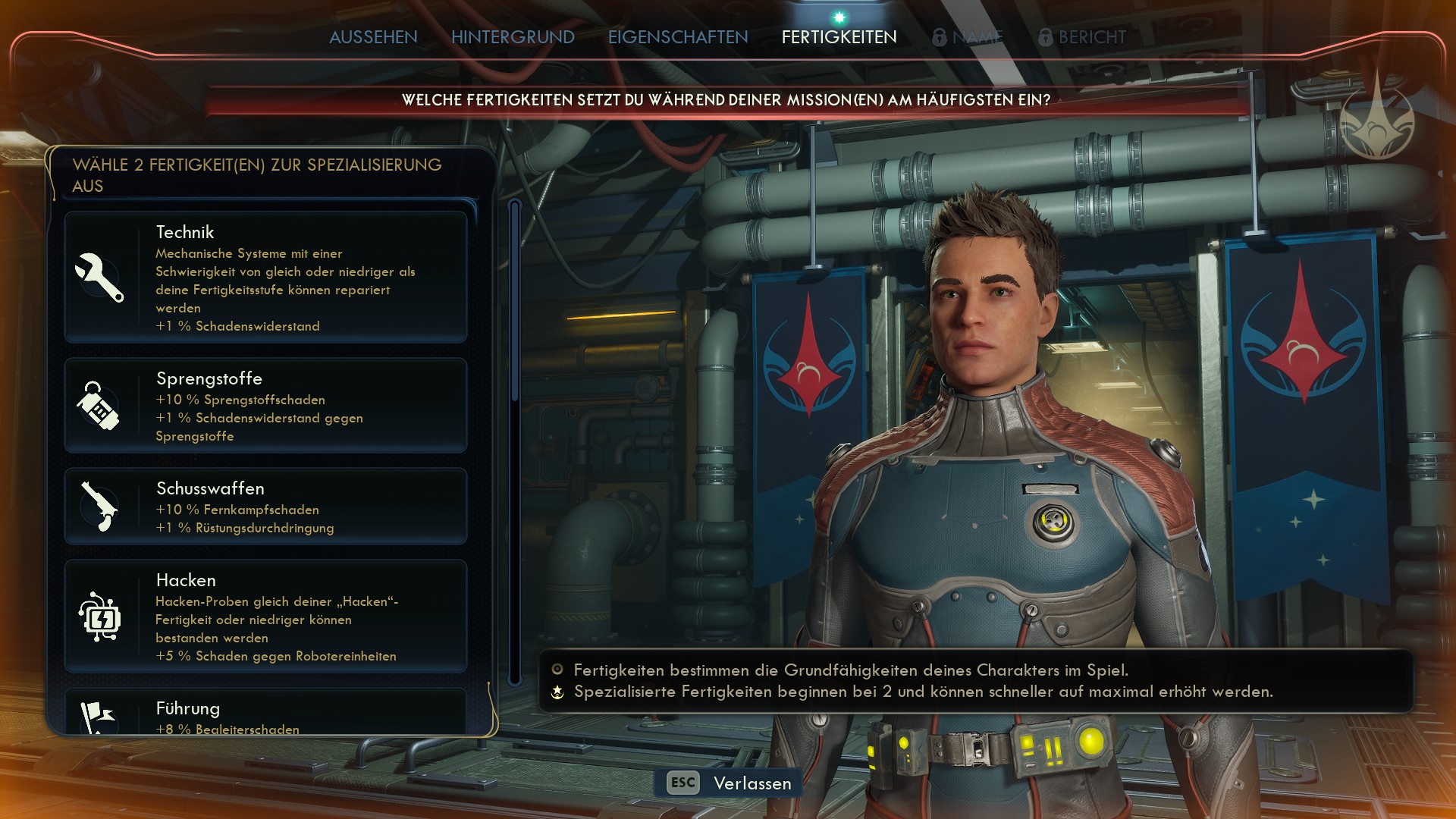The image size is (1456, 819).
Task: Go to the Eigenschaften tab
Action: coord(678,37)
